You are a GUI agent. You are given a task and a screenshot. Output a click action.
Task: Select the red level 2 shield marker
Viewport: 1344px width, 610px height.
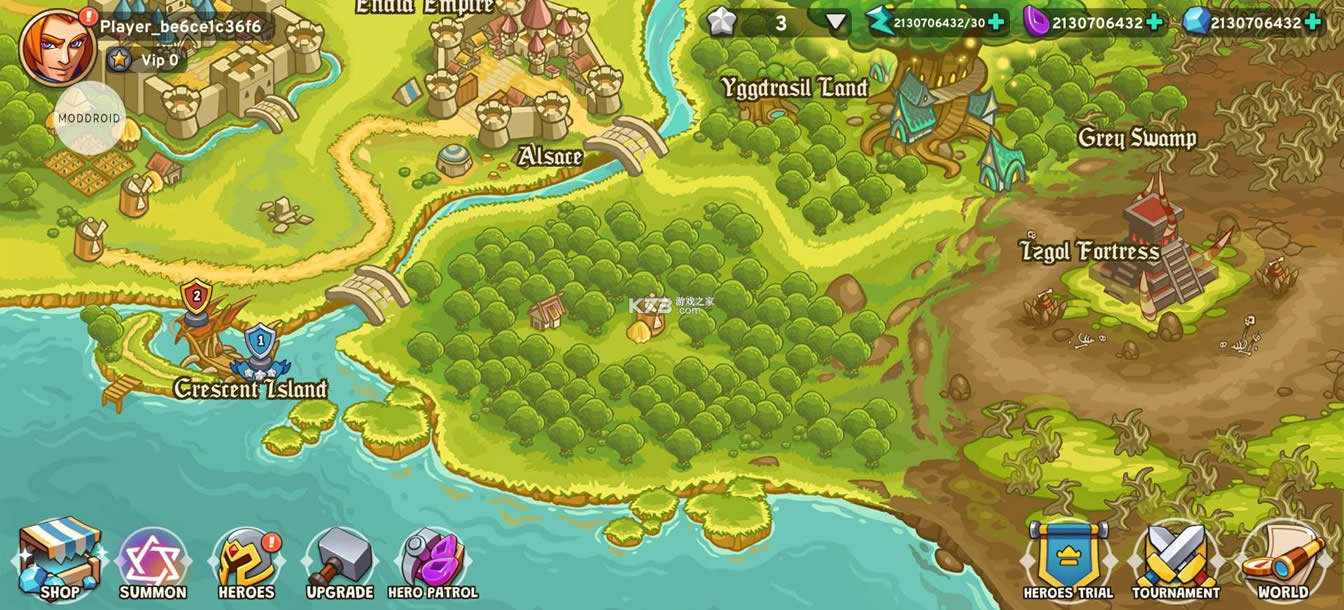coord(196,297)
